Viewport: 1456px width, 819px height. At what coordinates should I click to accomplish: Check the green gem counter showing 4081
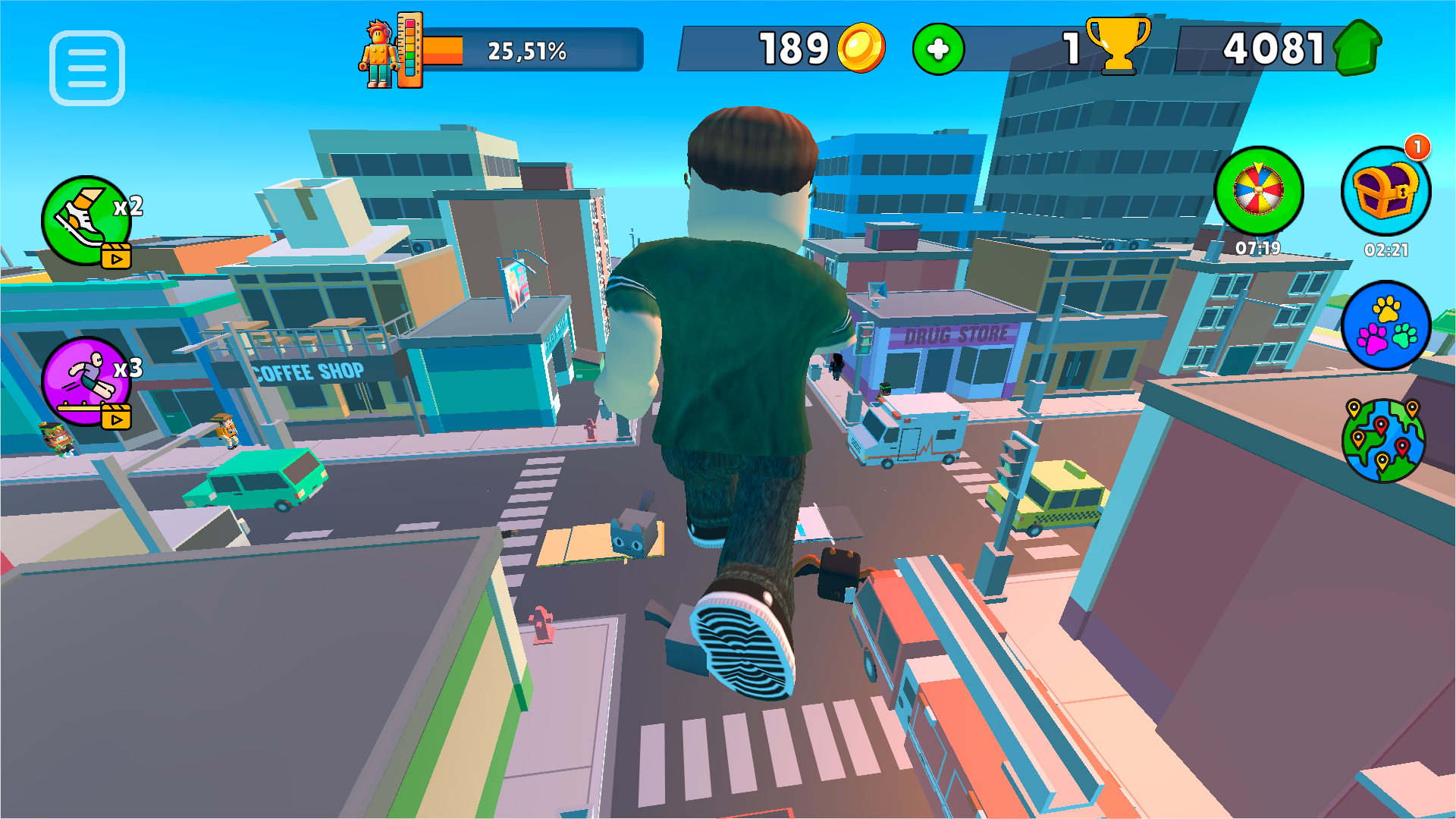coord(1282,47)
